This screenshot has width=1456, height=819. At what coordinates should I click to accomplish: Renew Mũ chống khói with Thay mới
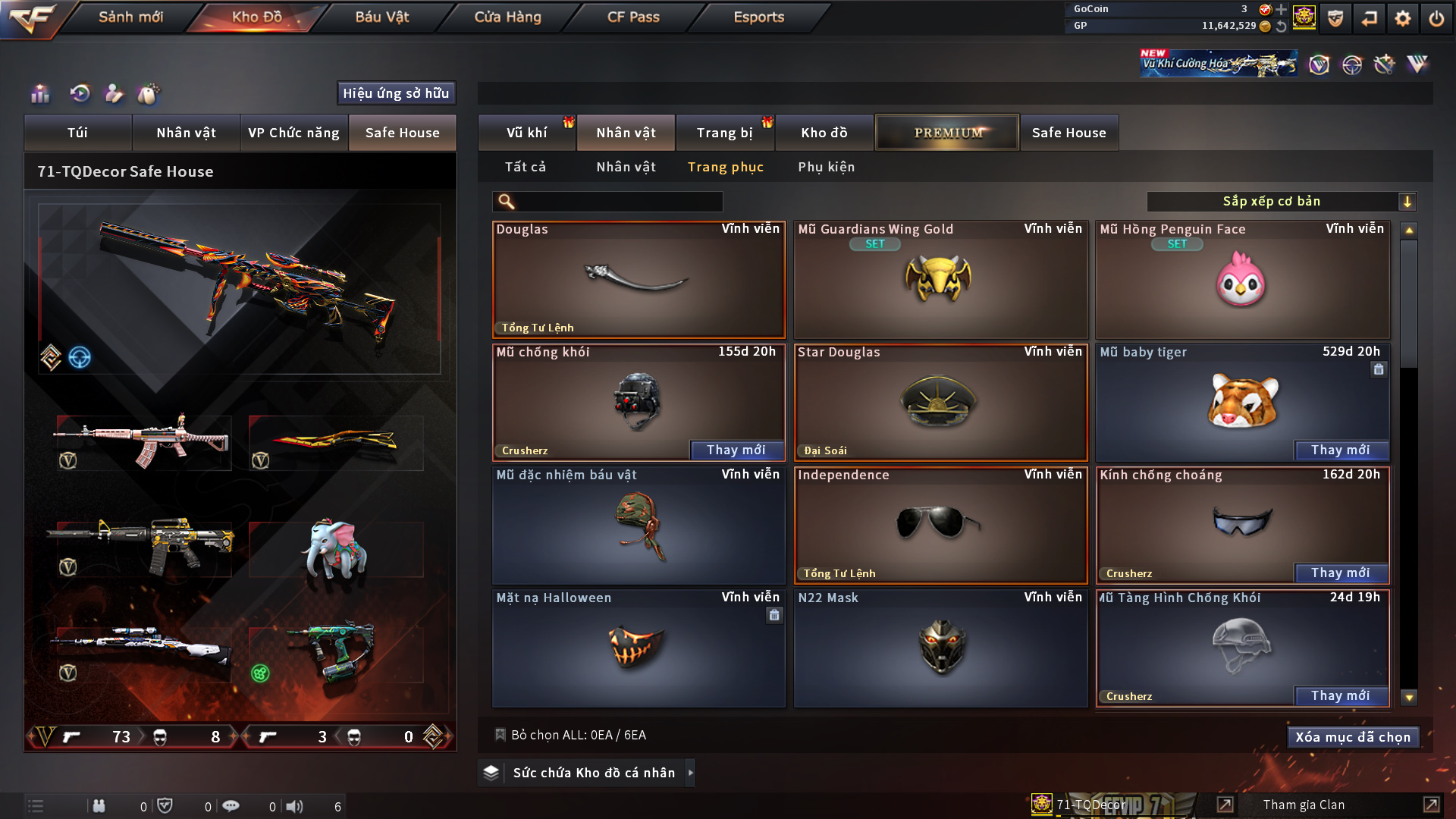click(x=736, y=450)
